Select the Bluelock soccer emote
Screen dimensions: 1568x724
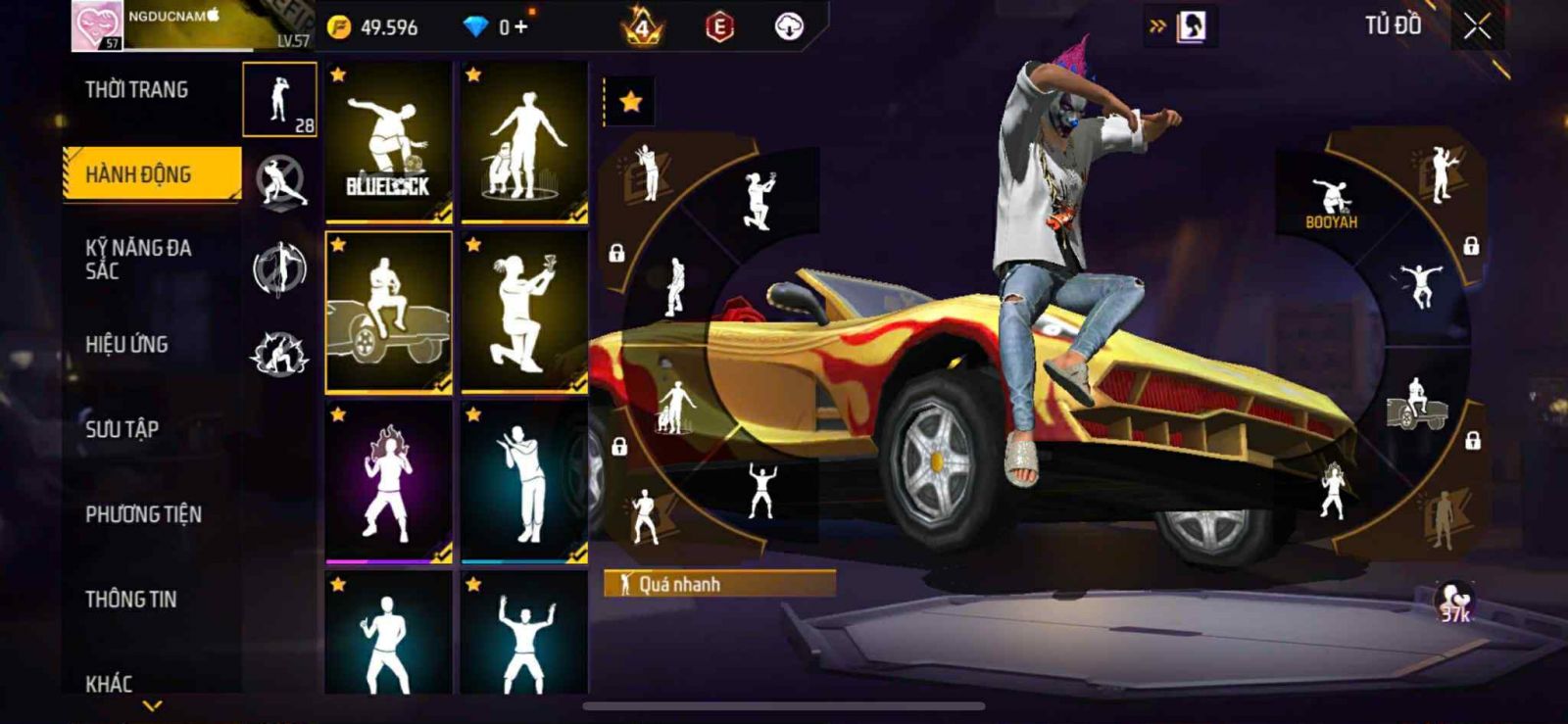pyautogui.click(x=388, y=143)
